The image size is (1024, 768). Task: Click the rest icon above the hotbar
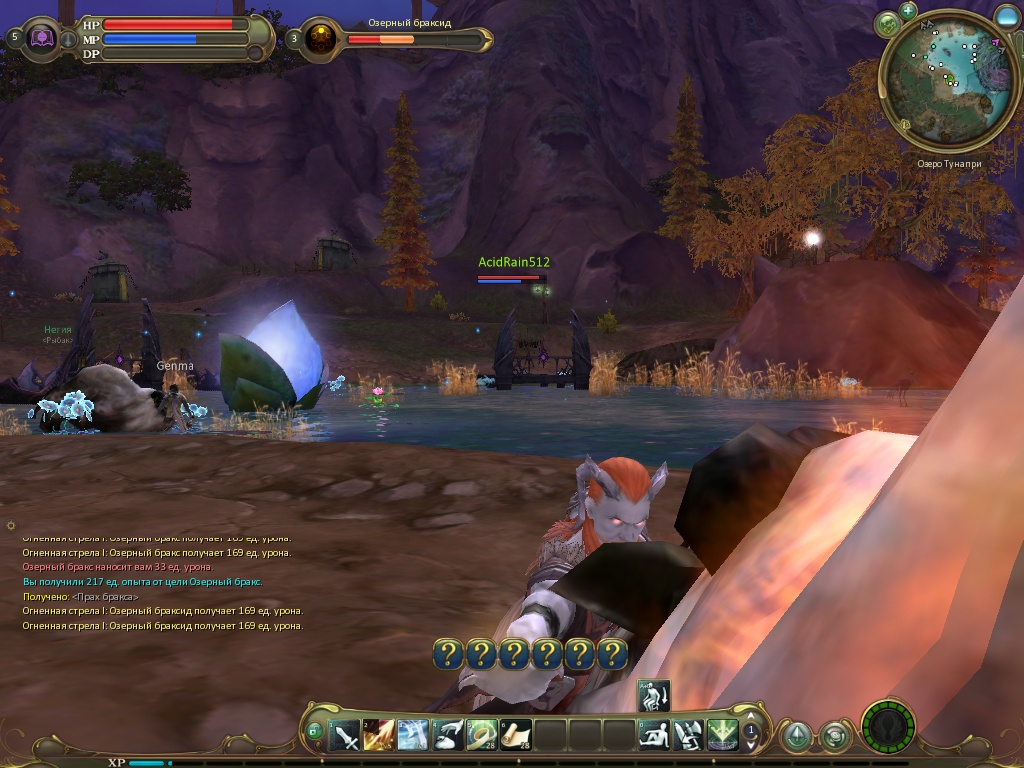coord(653,696)
